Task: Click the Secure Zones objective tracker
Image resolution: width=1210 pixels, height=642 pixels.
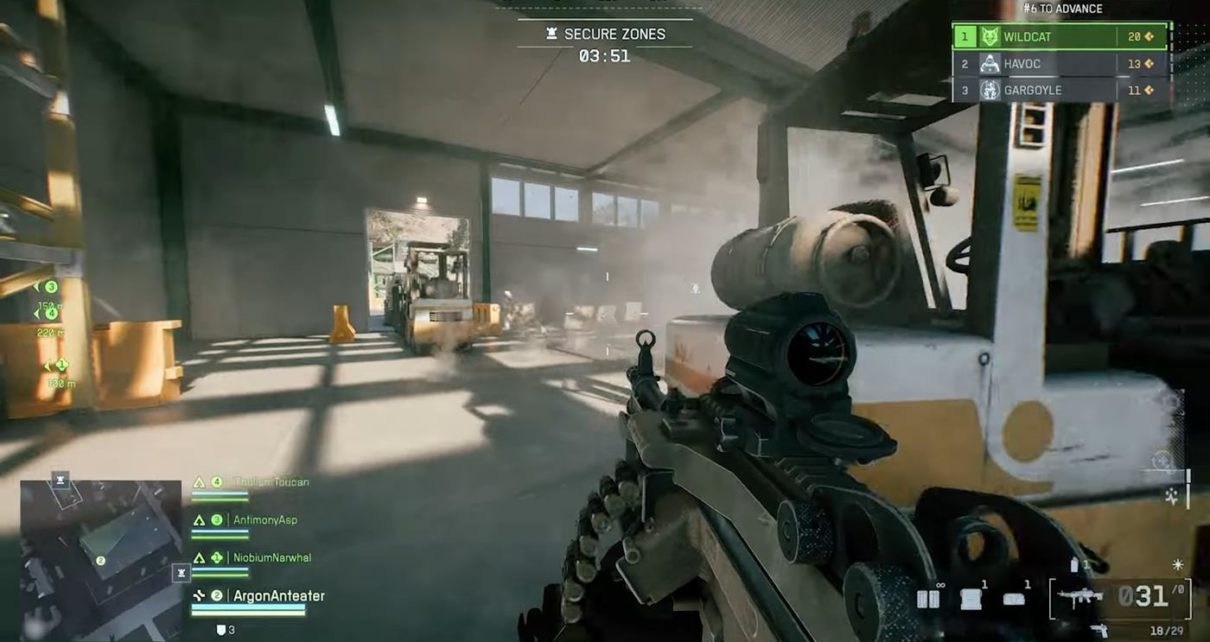Action: (x=605, y=35)
